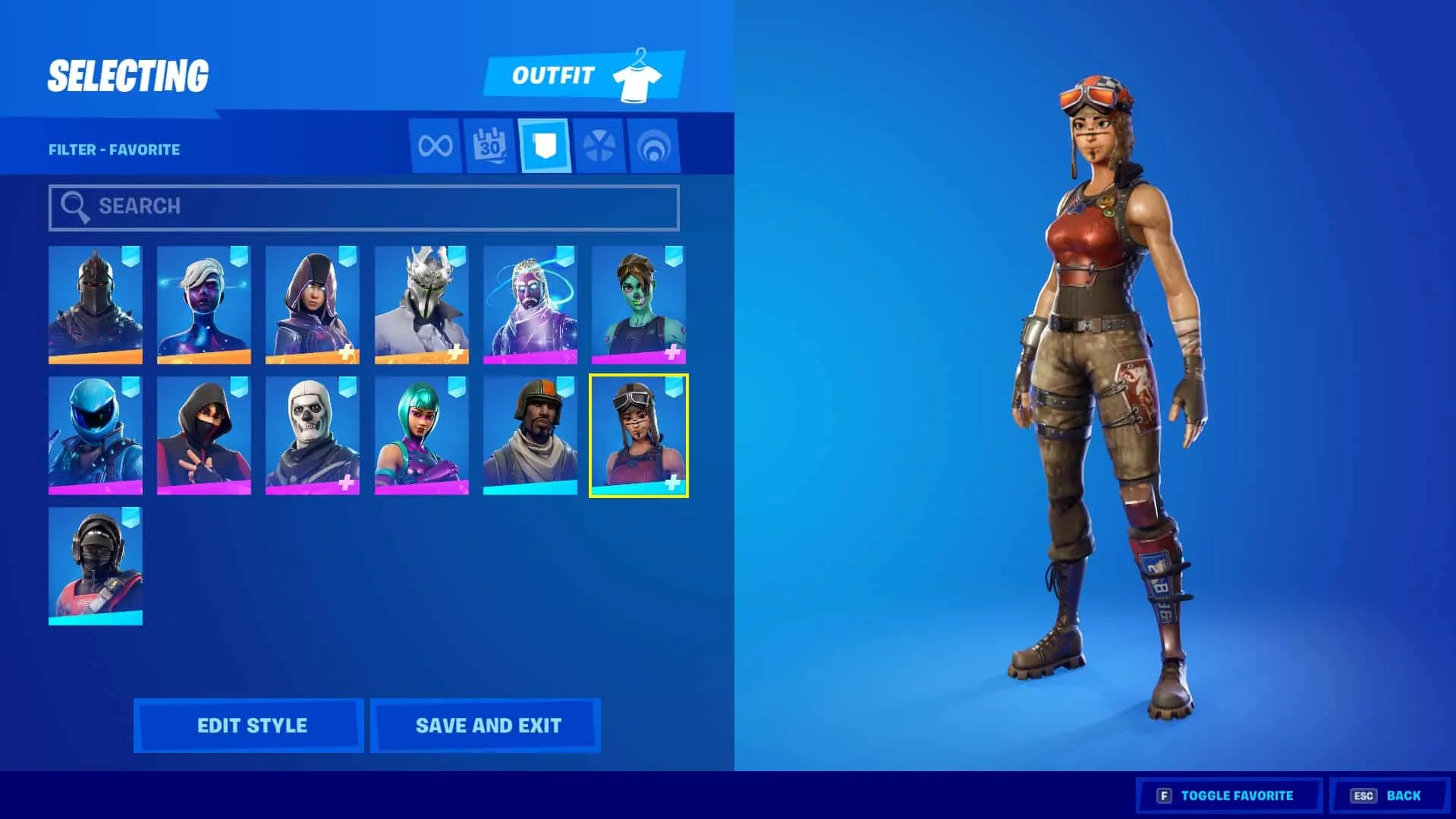Open the beach ball icon filter tab
Image resolution: width=1456 pixels, height=819 pixels.
(x=599, y=146)
